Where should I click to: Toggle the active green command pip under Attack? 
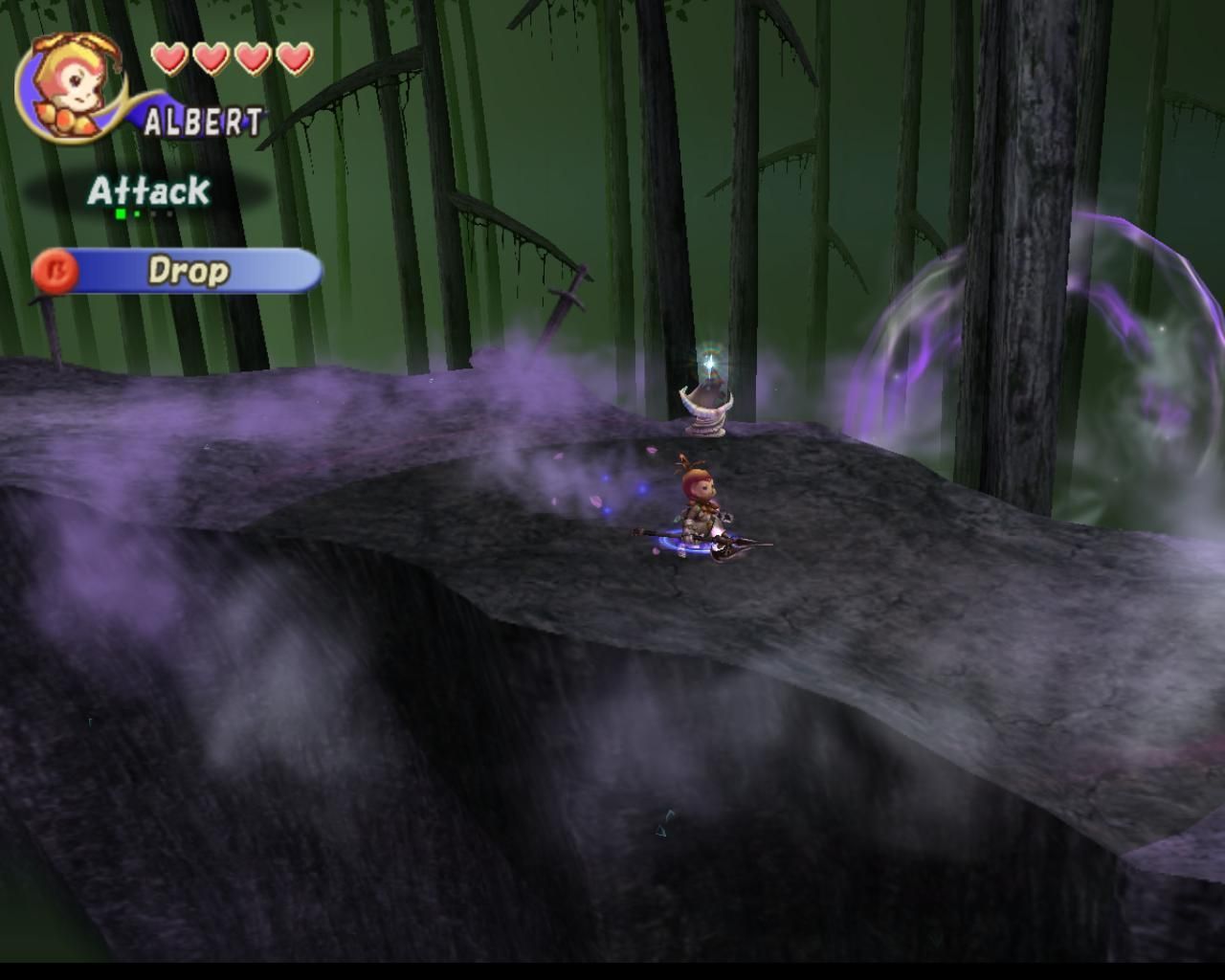[x=121, y=213]
